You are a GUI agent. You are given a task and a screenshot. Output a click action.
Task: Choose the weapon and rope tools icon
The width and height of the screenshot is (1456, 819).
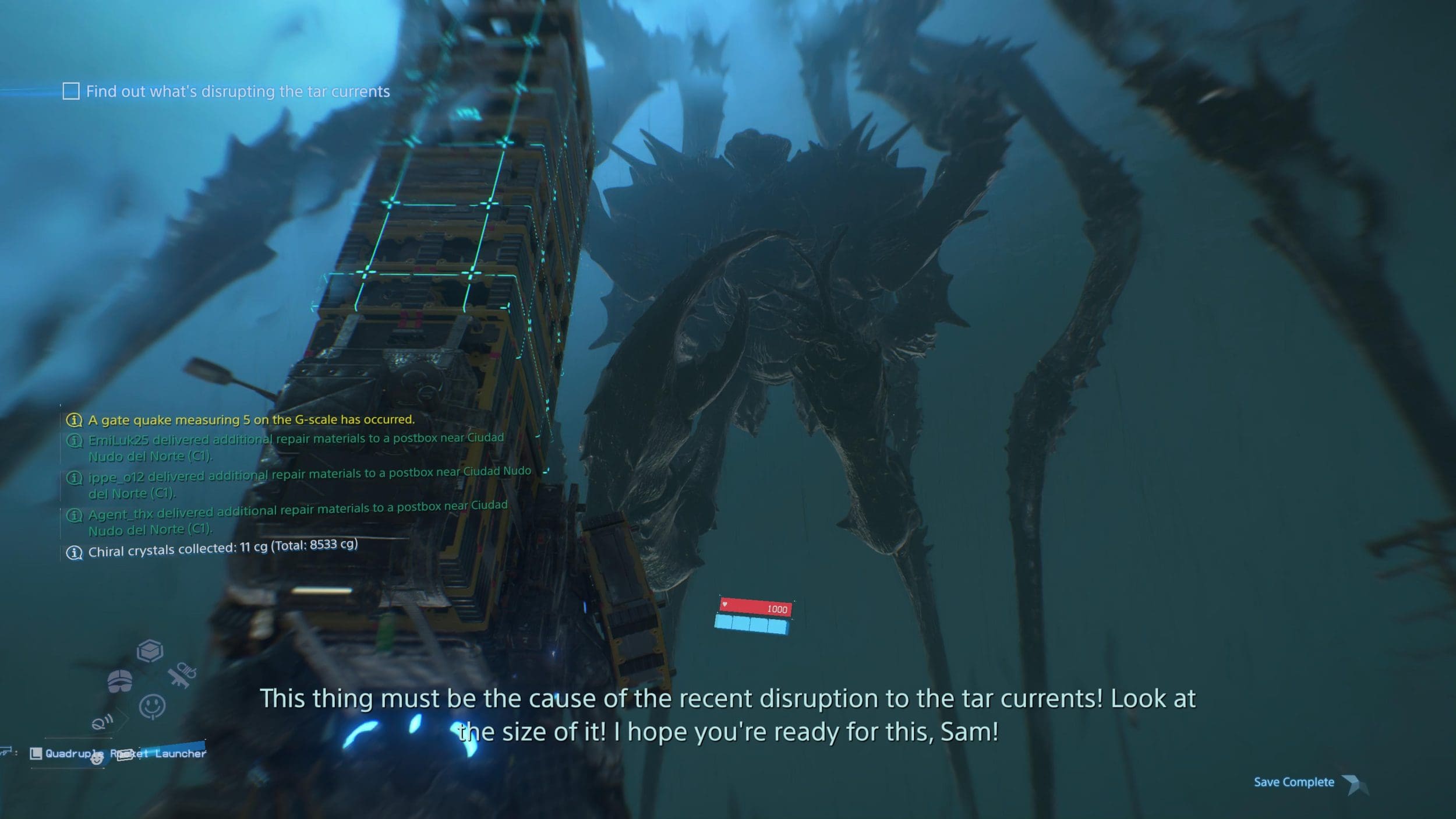coord(181,676)
